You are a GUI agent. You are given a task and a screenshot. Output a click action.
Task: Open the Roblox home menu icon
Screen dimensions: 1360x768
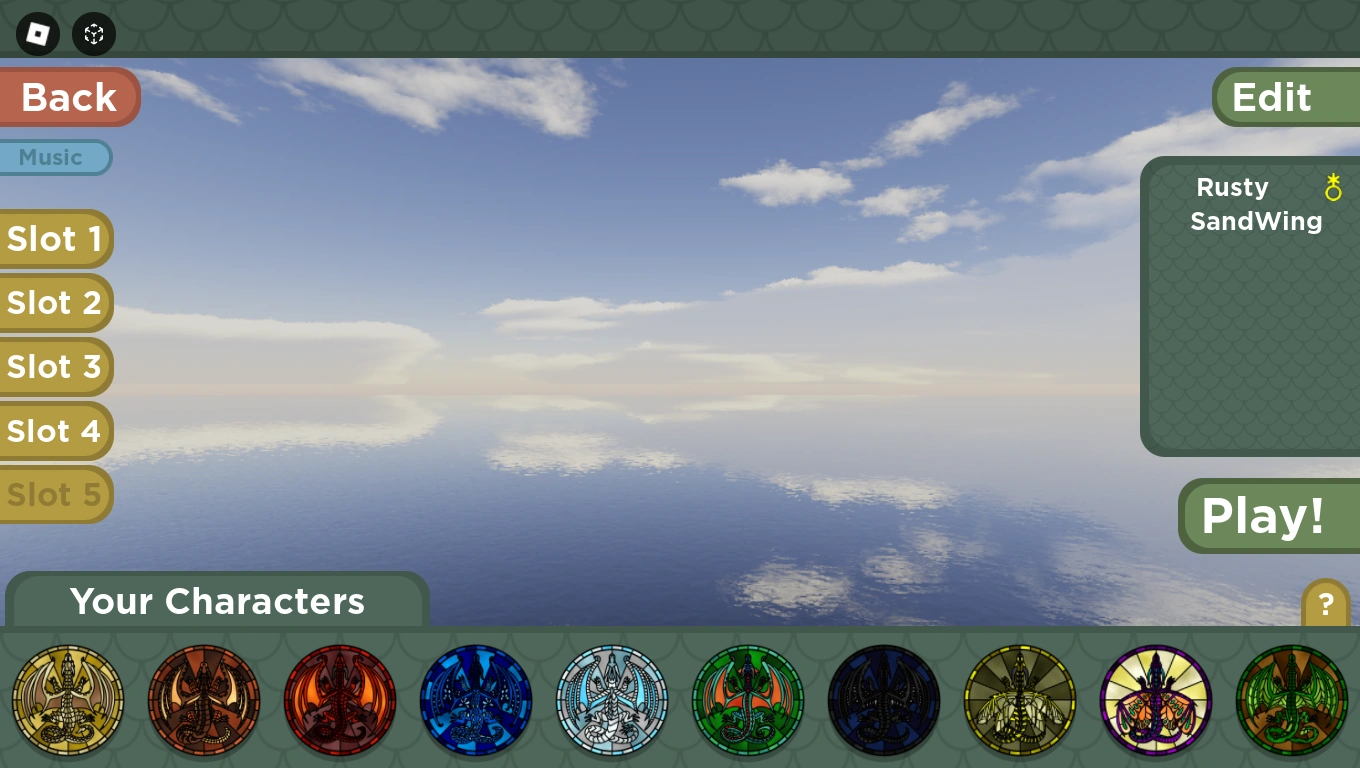coord(37,34)
